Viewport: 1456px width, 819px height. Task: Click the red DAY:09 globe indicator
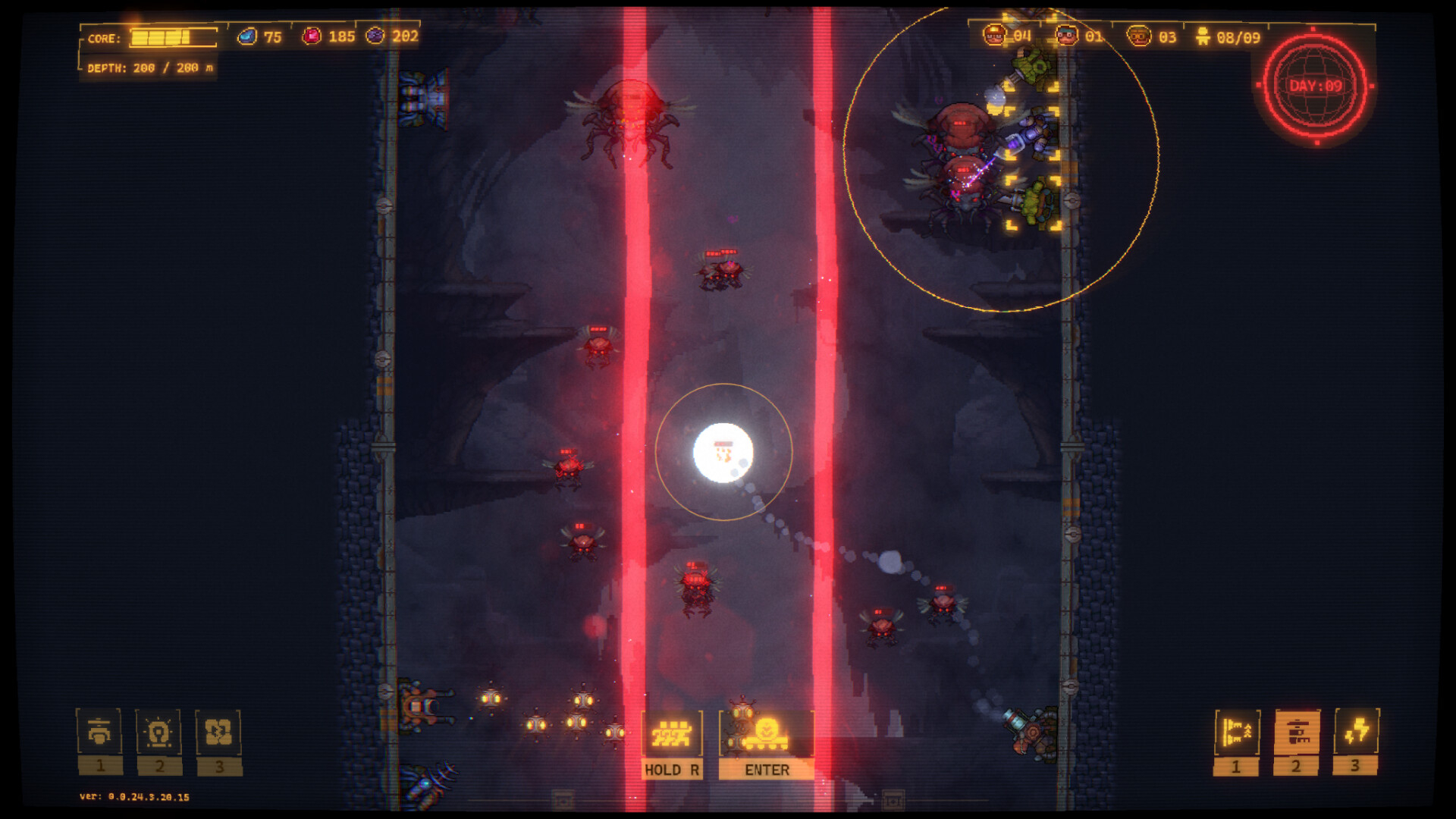pyautogui.click(x=1316, y=86)
